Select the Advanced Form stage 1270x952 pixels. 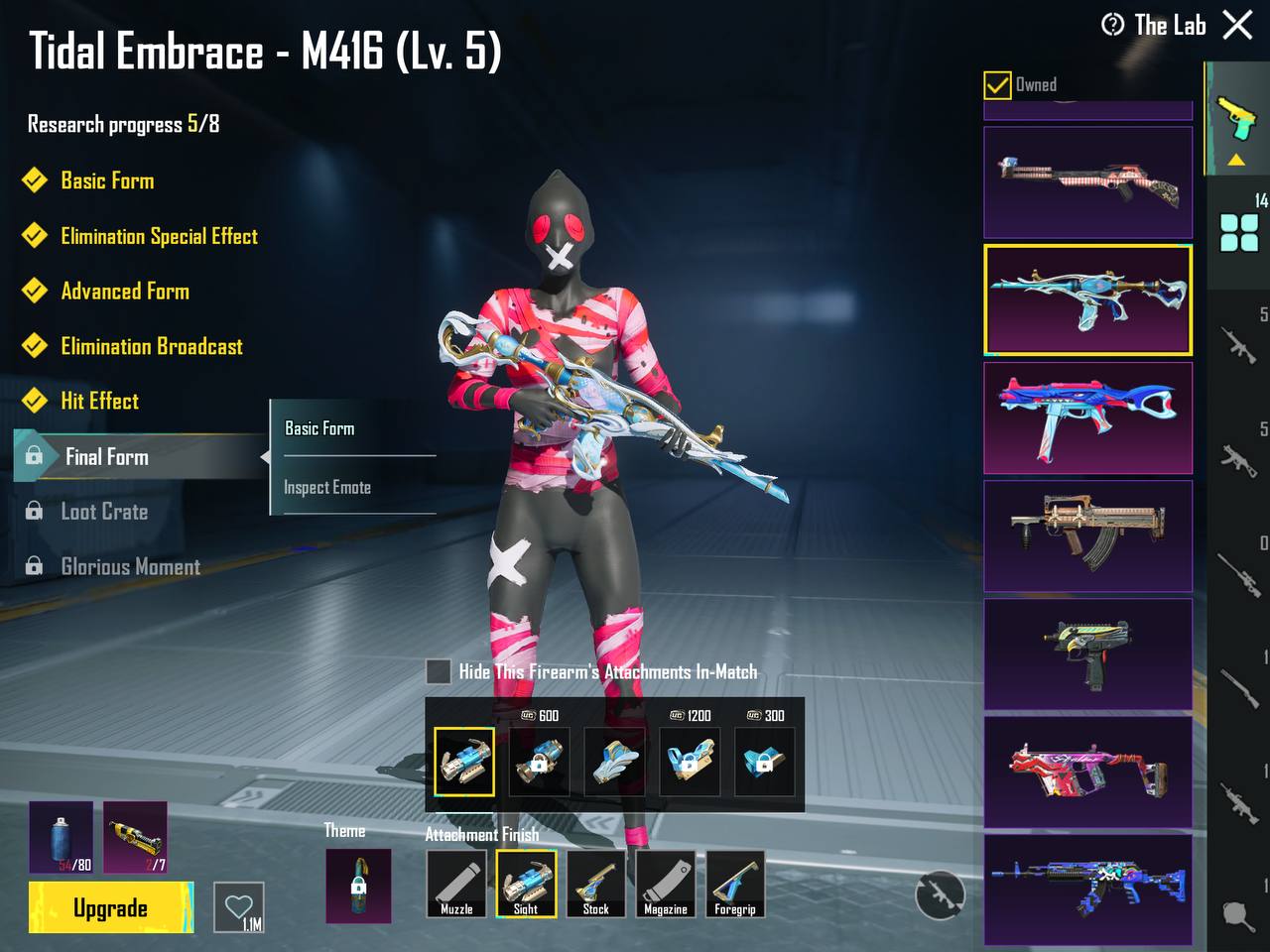click(x=124, y=292)
